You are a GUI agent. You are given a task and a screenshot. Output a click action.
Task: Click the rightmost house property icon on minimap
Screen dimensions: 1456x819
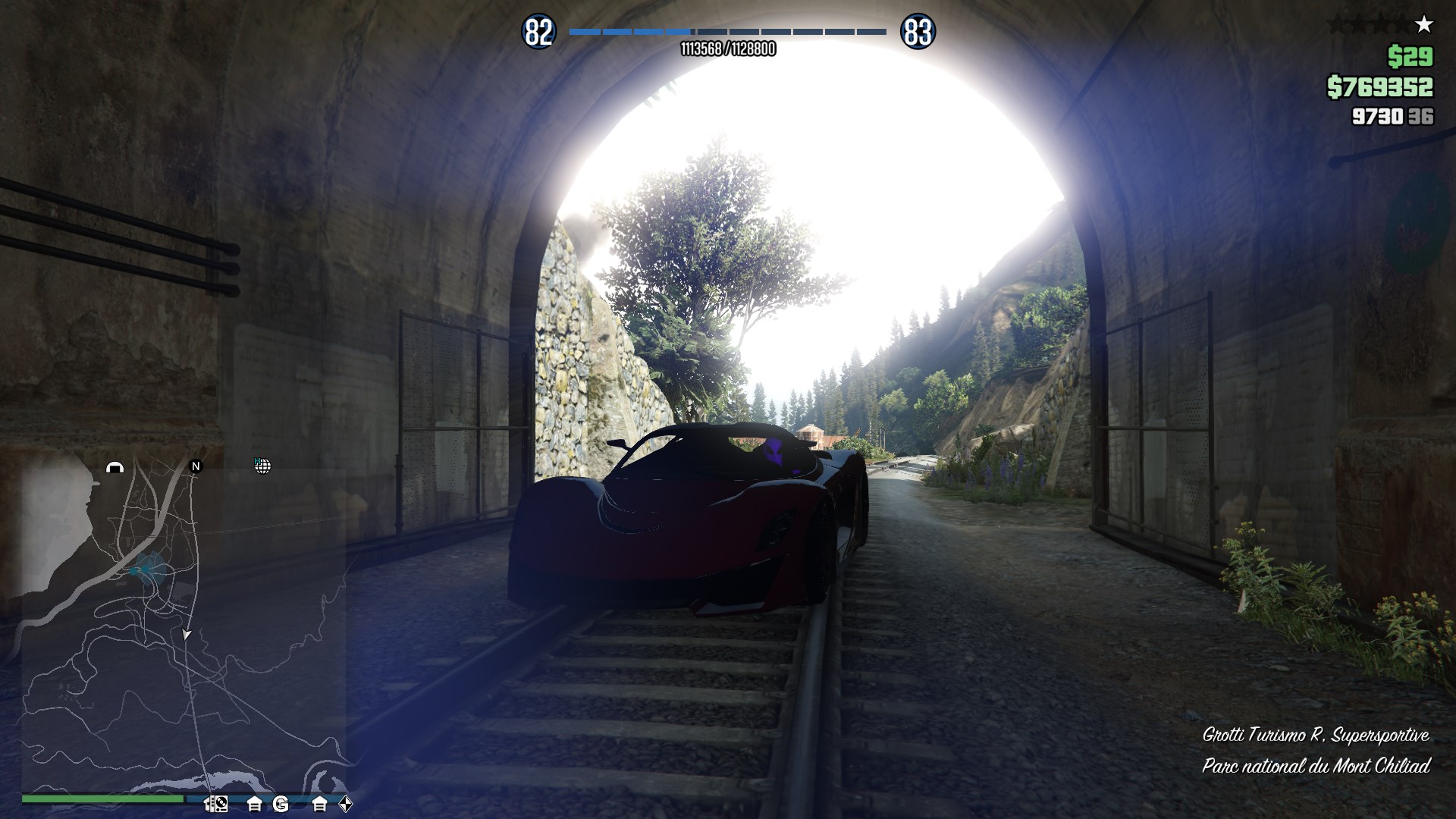(x=320, y=804)
